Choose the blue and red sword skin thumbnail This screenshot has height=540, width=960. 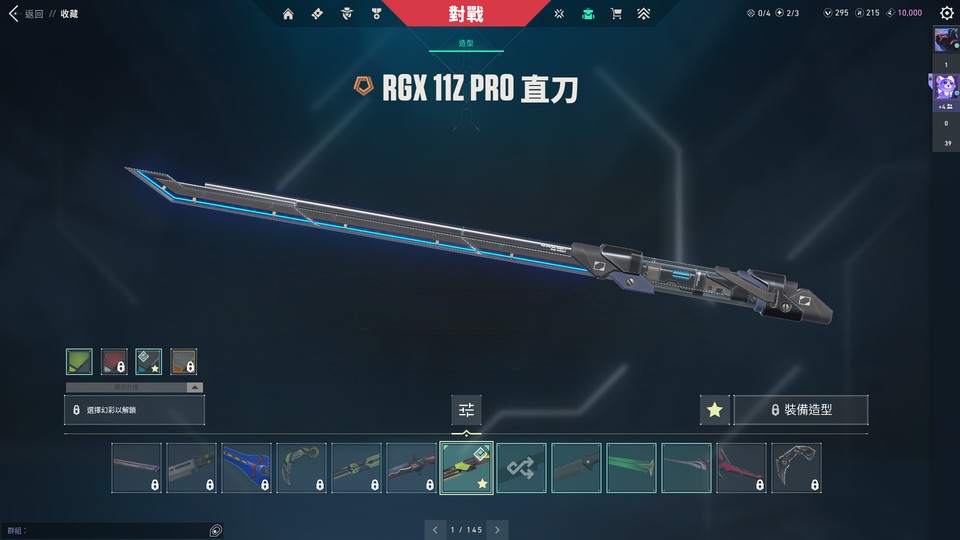[246, 468]
